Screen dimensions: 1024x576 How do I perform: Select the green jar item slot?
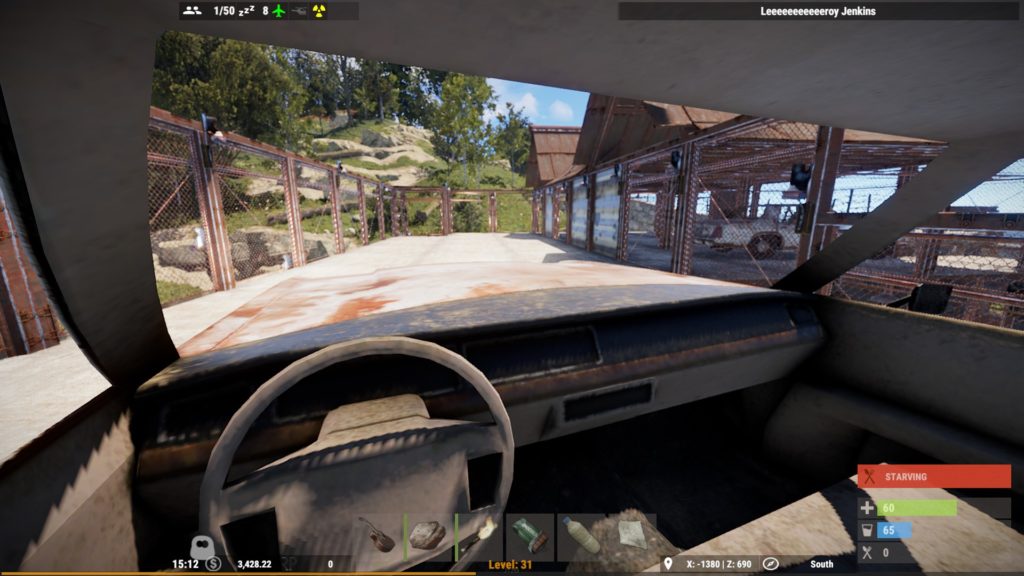pyautogui.click(x=530, y=536)
